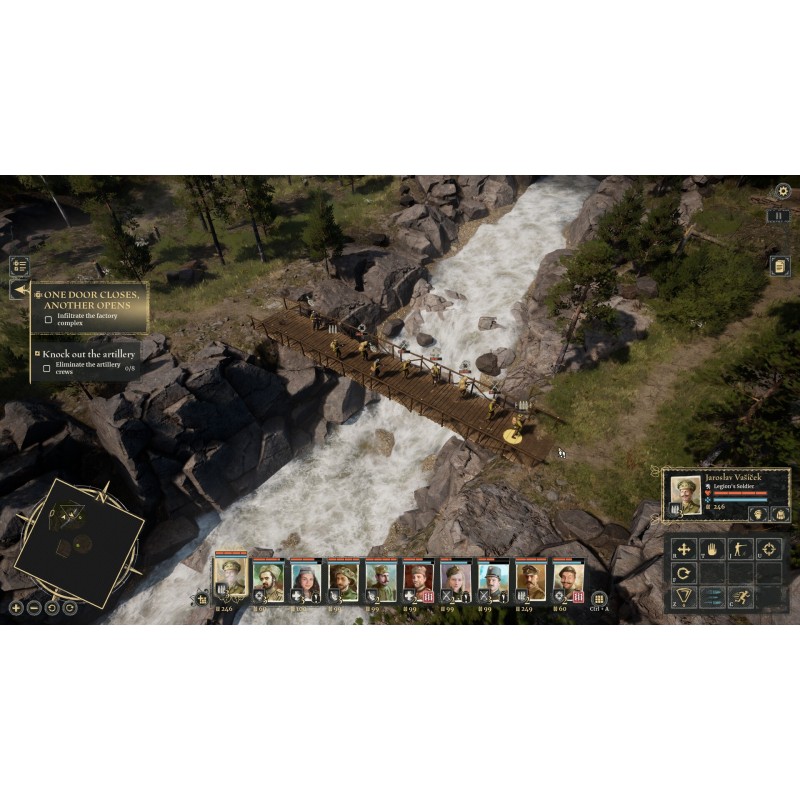Toggle the pause button
800x800 pixels.
point(779,216)
